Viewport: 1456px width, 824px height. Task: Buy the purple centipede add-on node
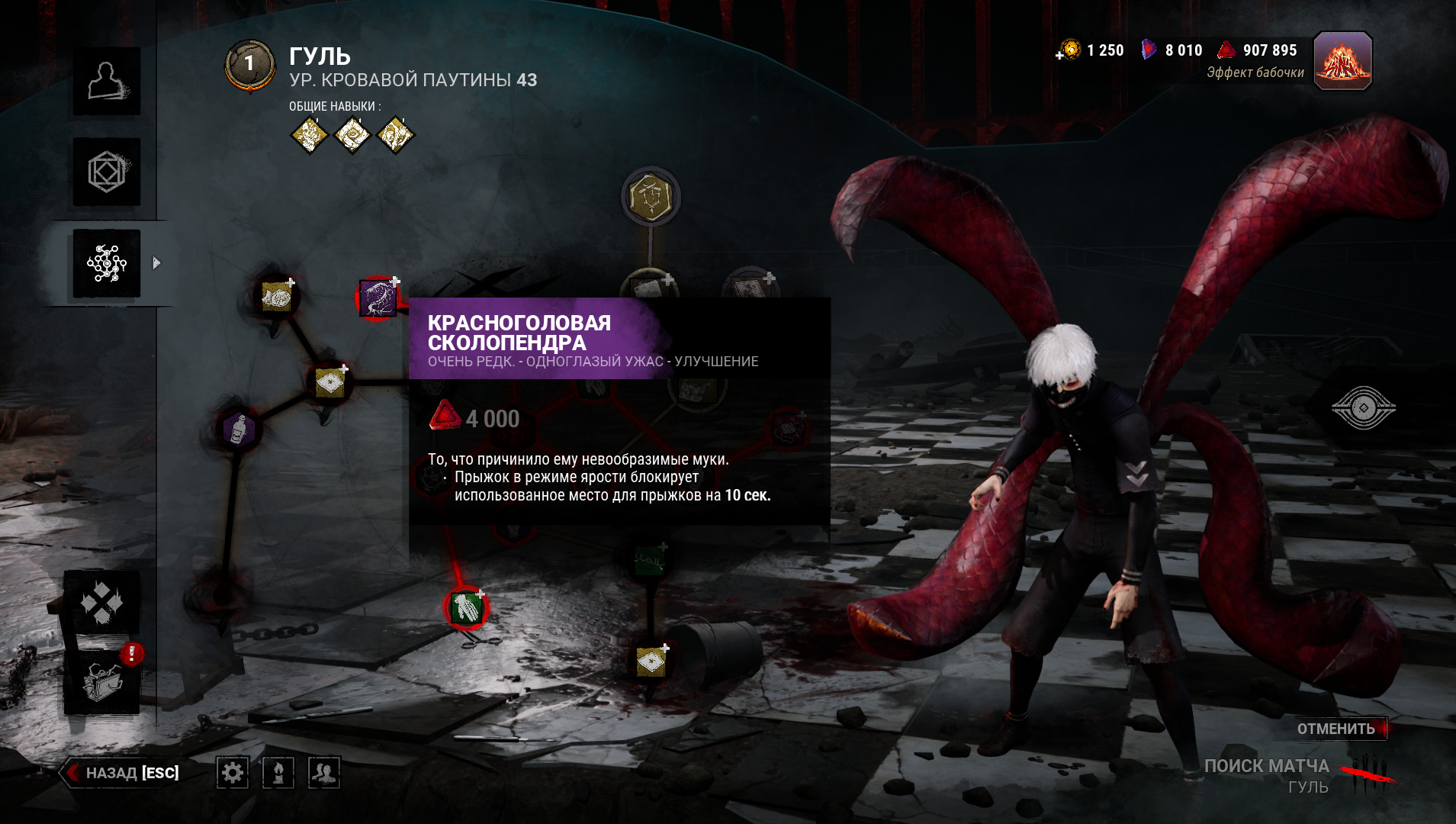pyautogui.click(x=378, y=298)
